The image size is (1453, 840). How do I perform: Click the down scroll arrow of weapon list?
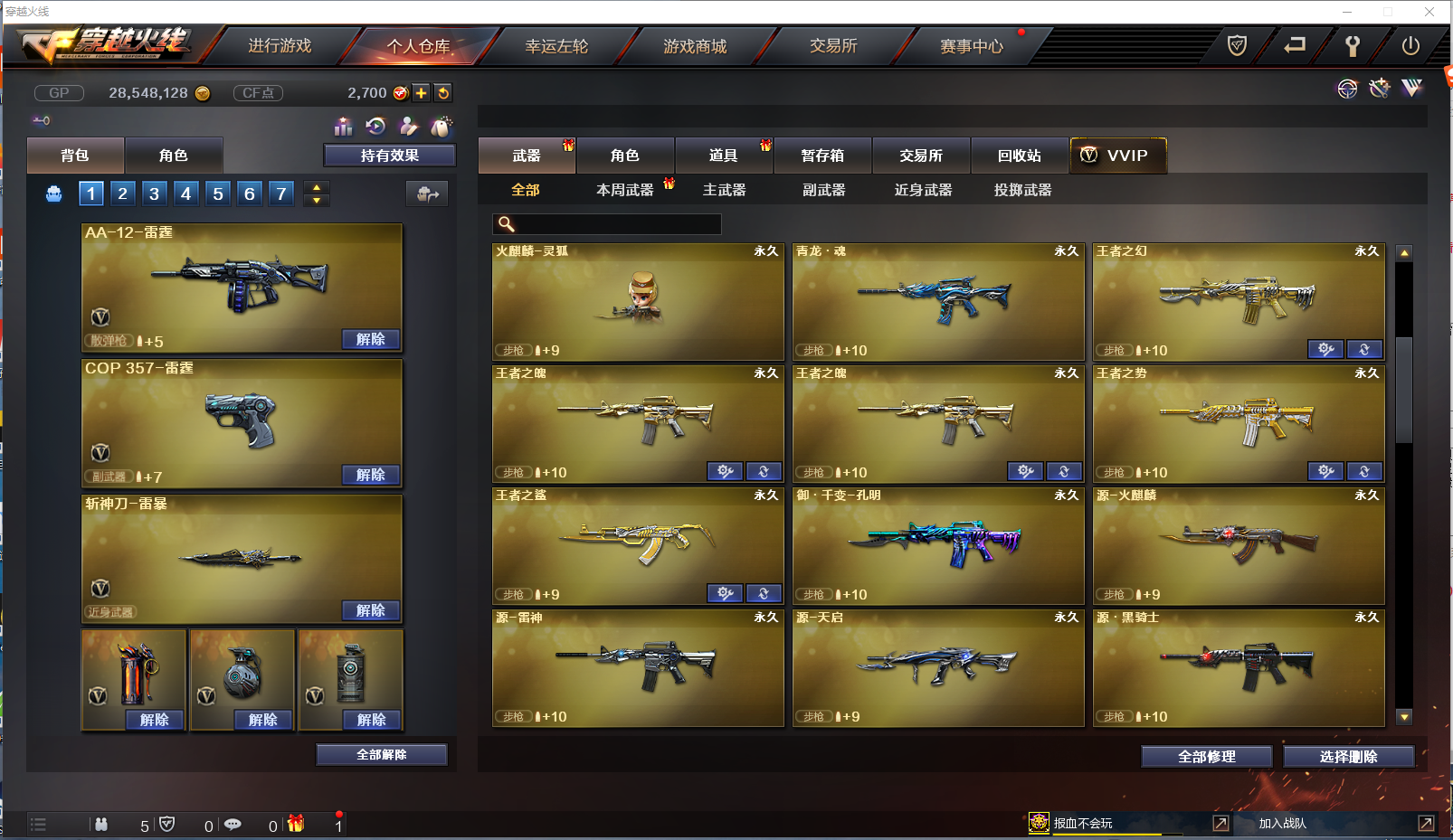[x=1404, y=717]
